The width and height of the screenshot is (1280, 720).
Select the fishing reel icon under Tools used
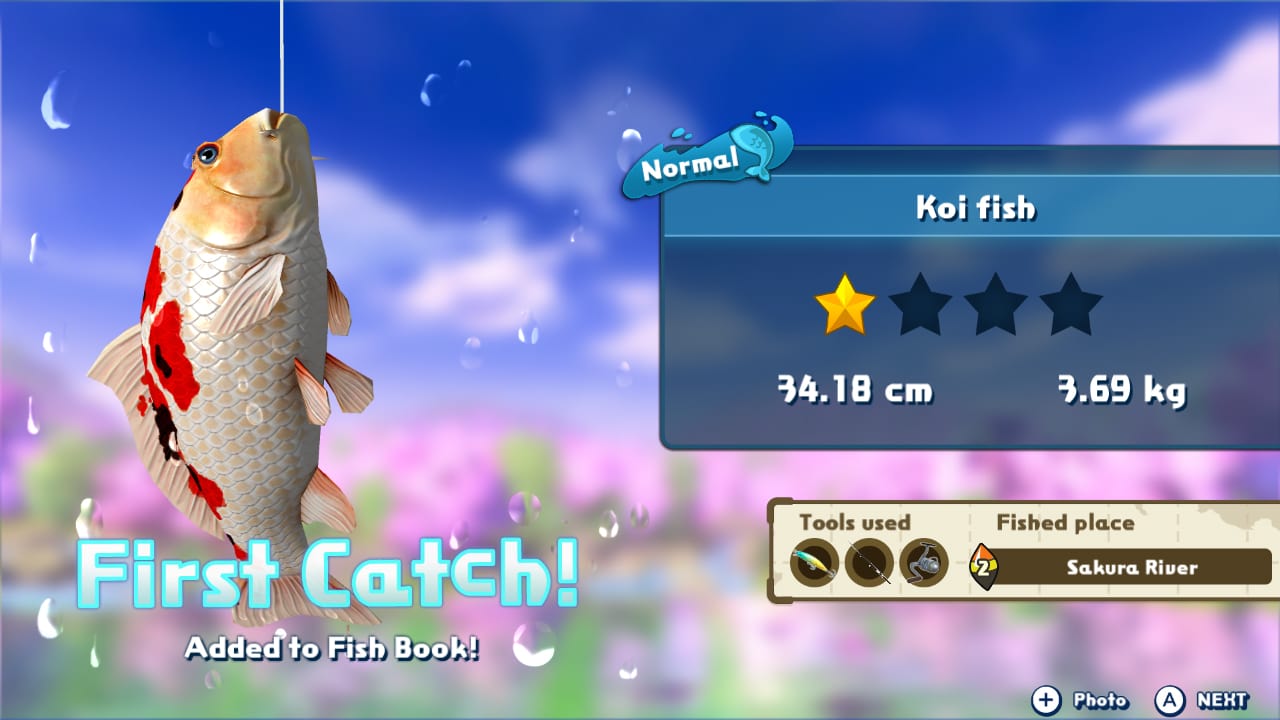[x=921, y=563]
